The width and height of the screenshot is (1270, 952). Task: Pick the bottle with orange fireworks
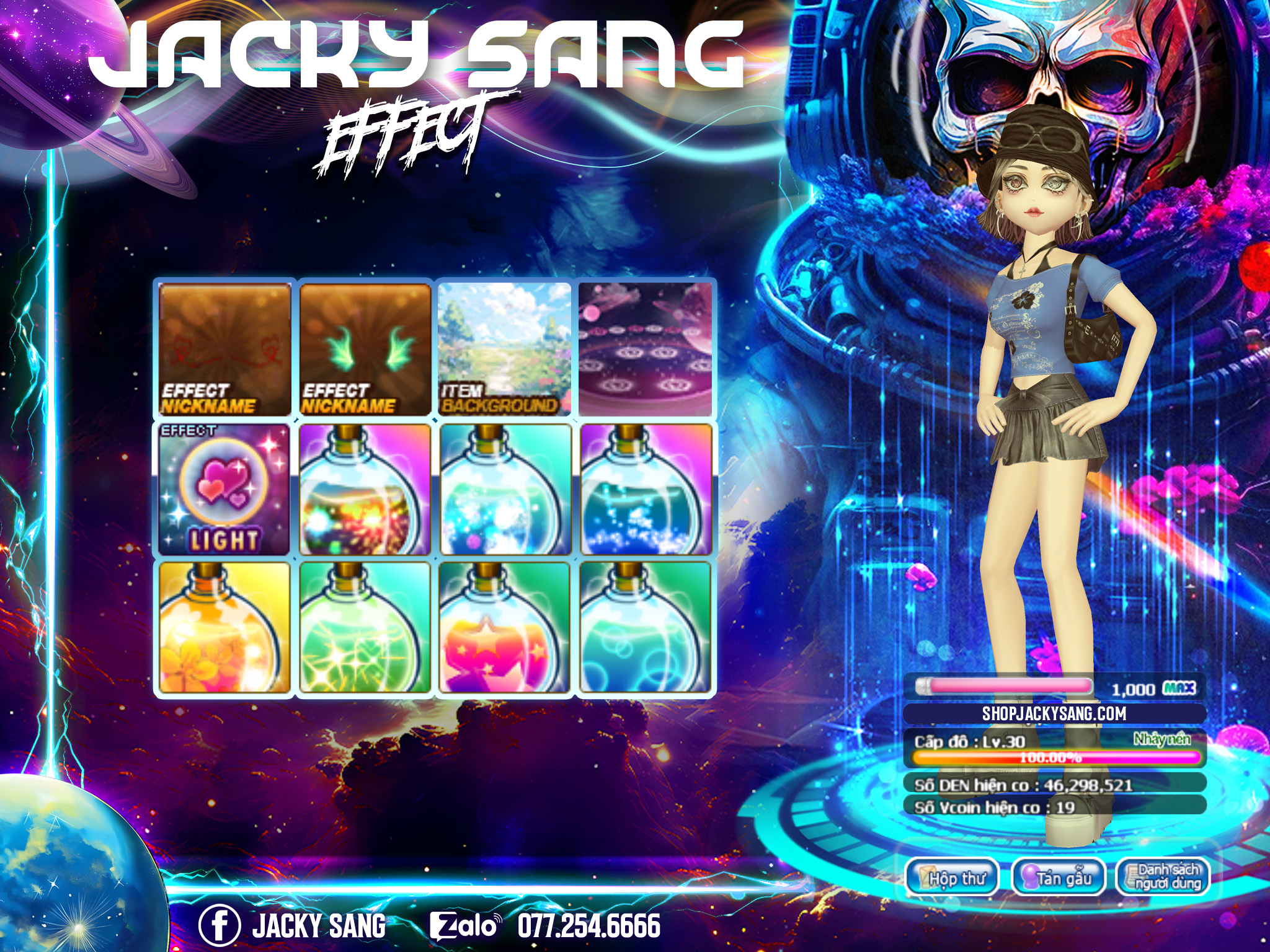365,490
